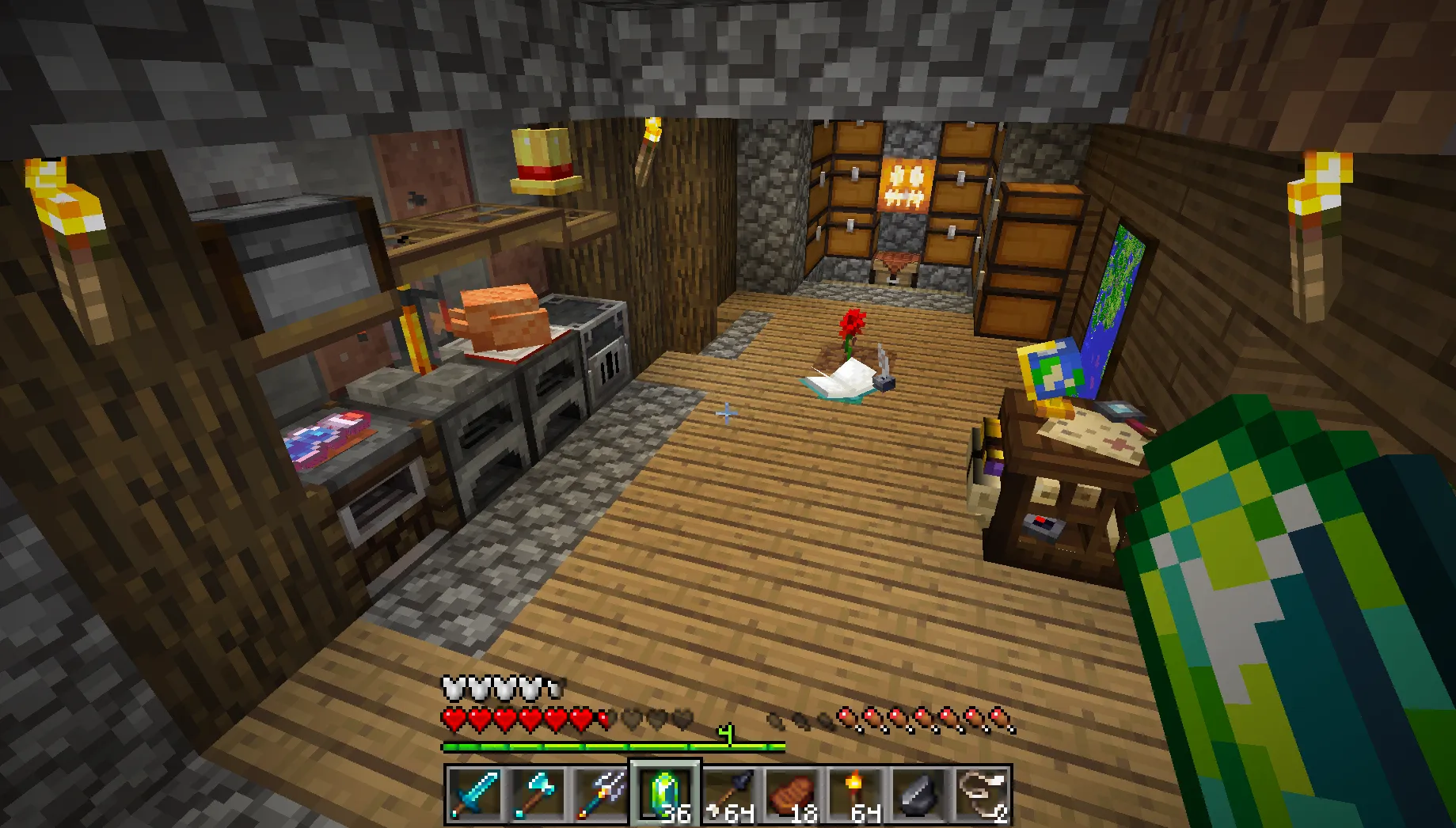Select the cooked porkchop stack of 18
Screen dimensions: 1456x828
790,796
